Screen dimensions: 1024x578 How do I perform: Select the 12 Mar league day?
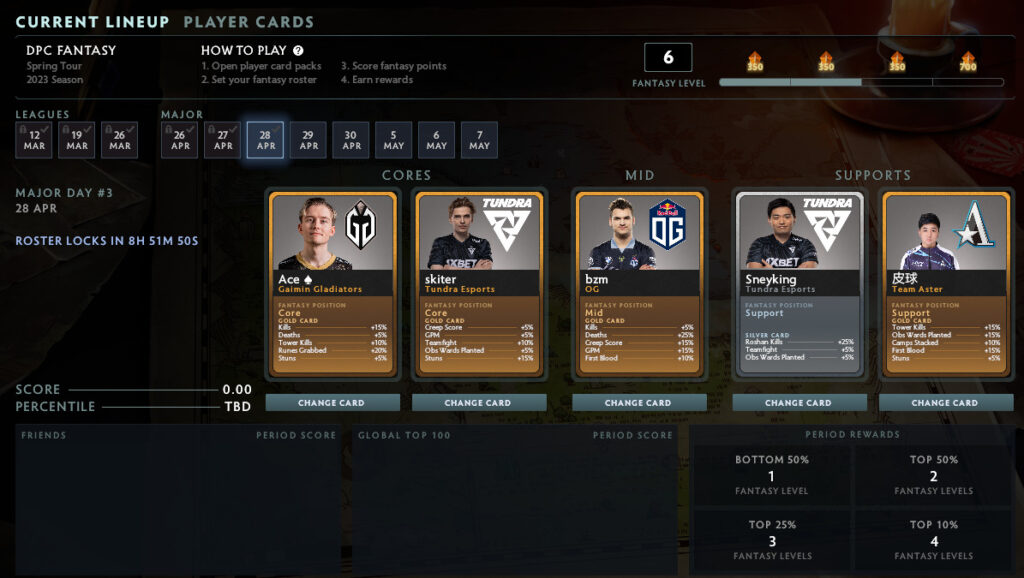pyautogui.click(x=34, y=140)
